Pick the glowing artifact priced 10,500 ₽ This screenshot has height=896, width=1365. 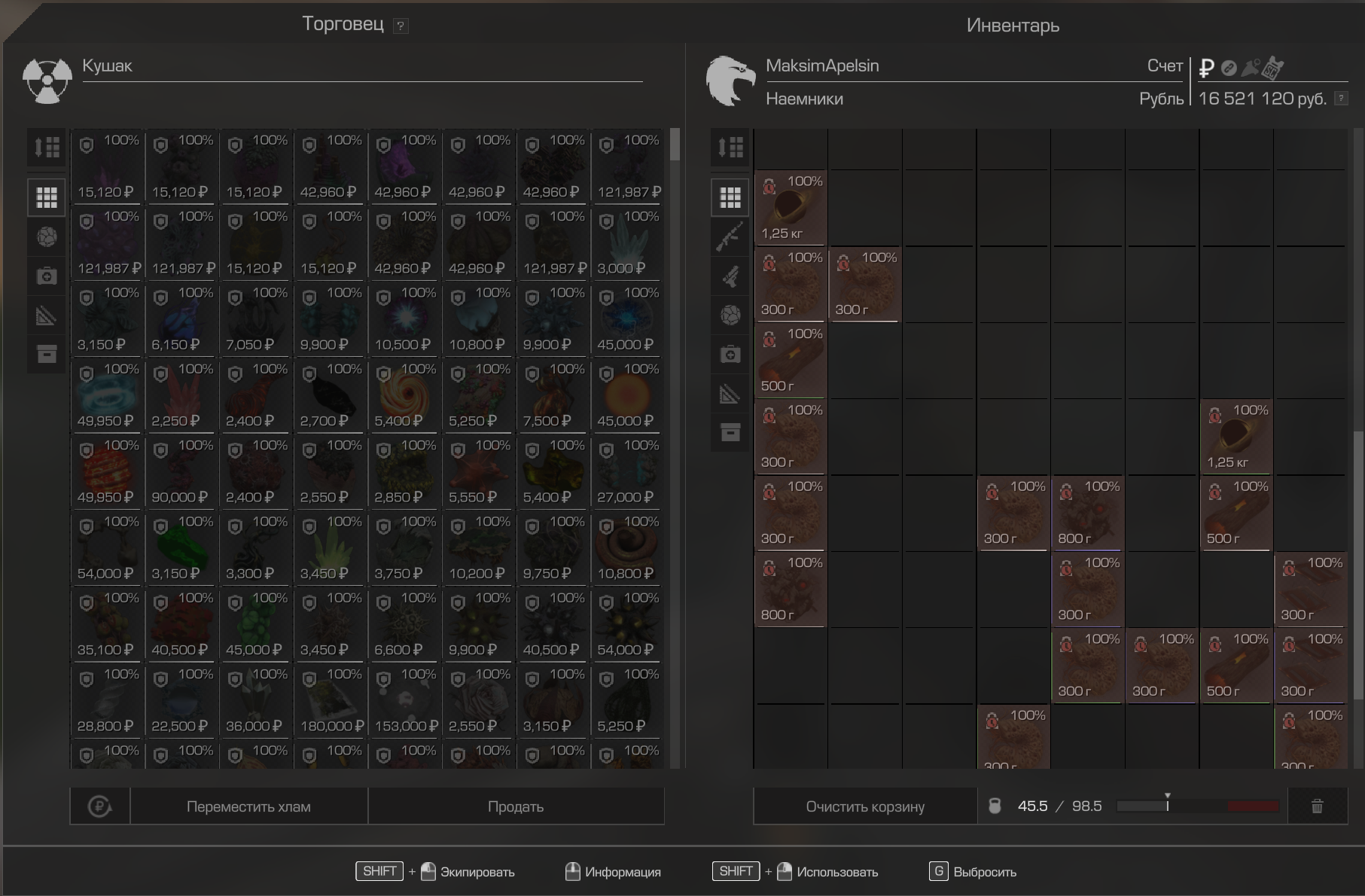[x=405, y=321]
